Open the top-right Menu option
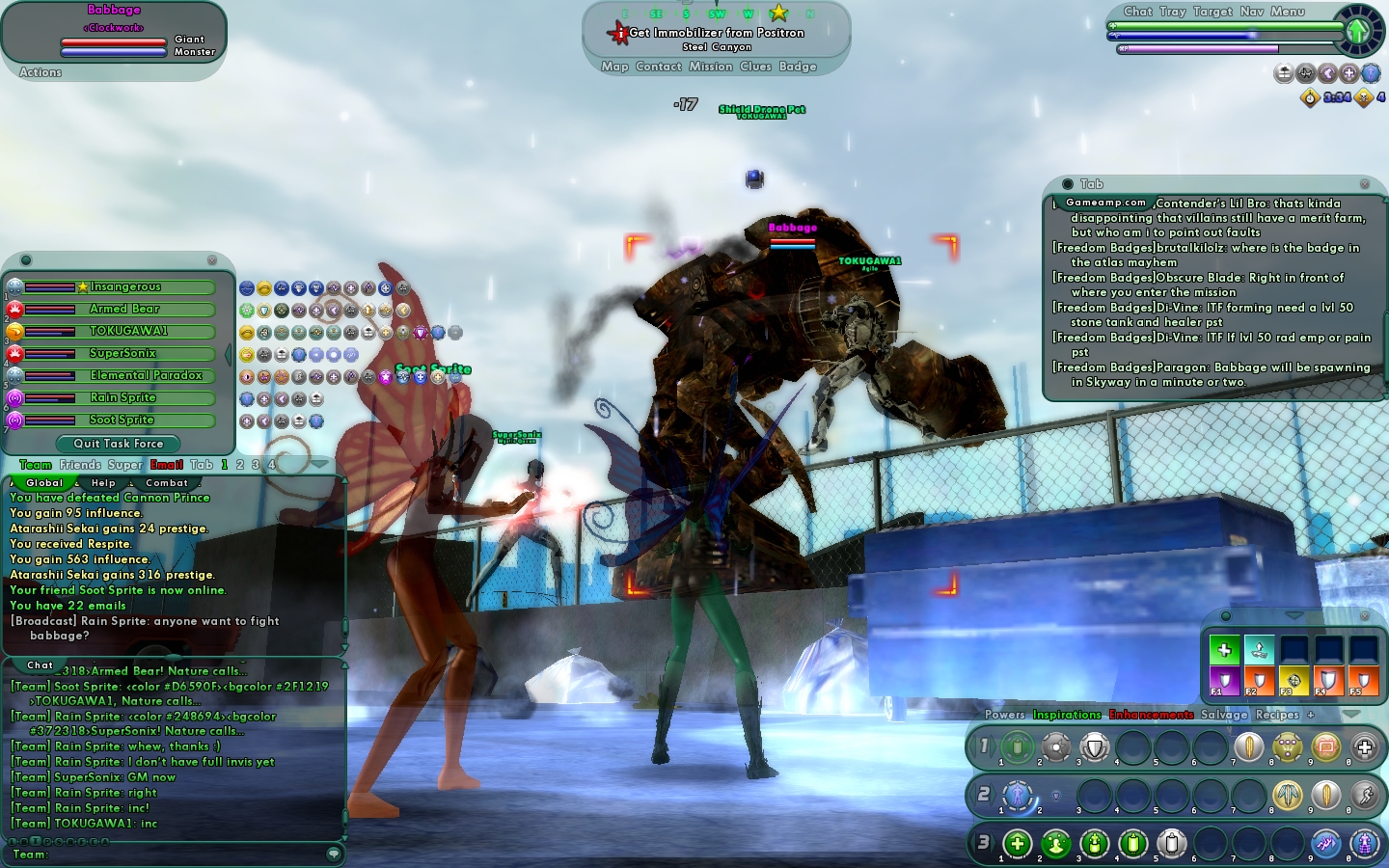 coord(1287,12)
